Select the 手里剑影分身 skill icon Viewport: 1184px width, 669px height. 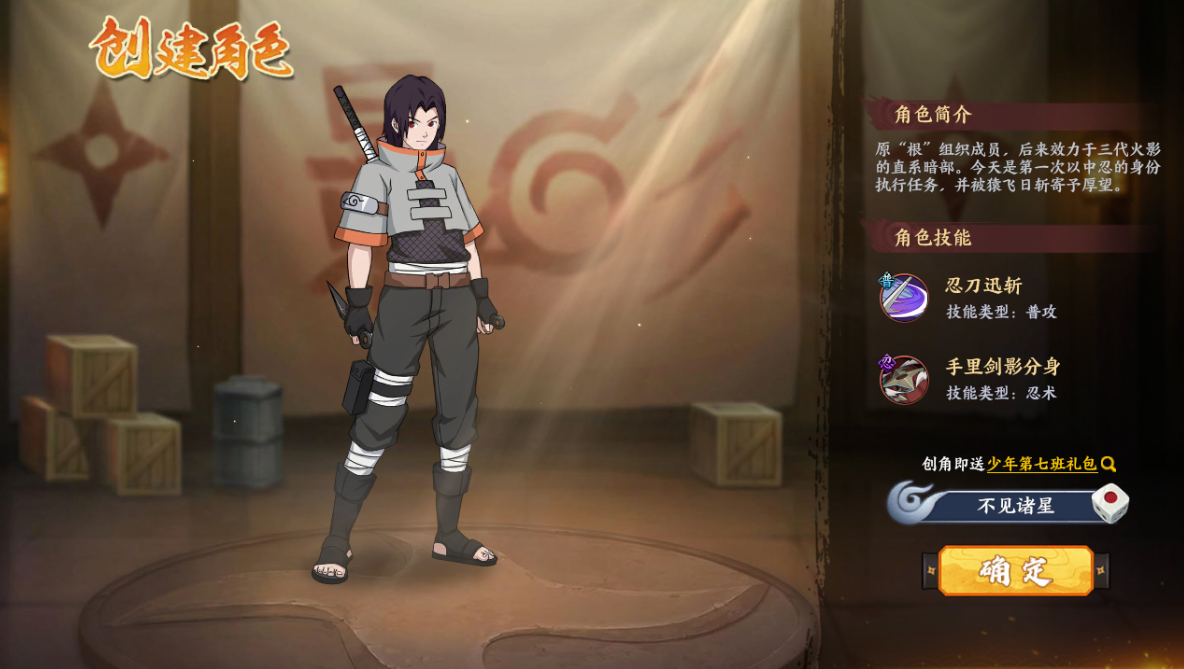coord(904,379)
